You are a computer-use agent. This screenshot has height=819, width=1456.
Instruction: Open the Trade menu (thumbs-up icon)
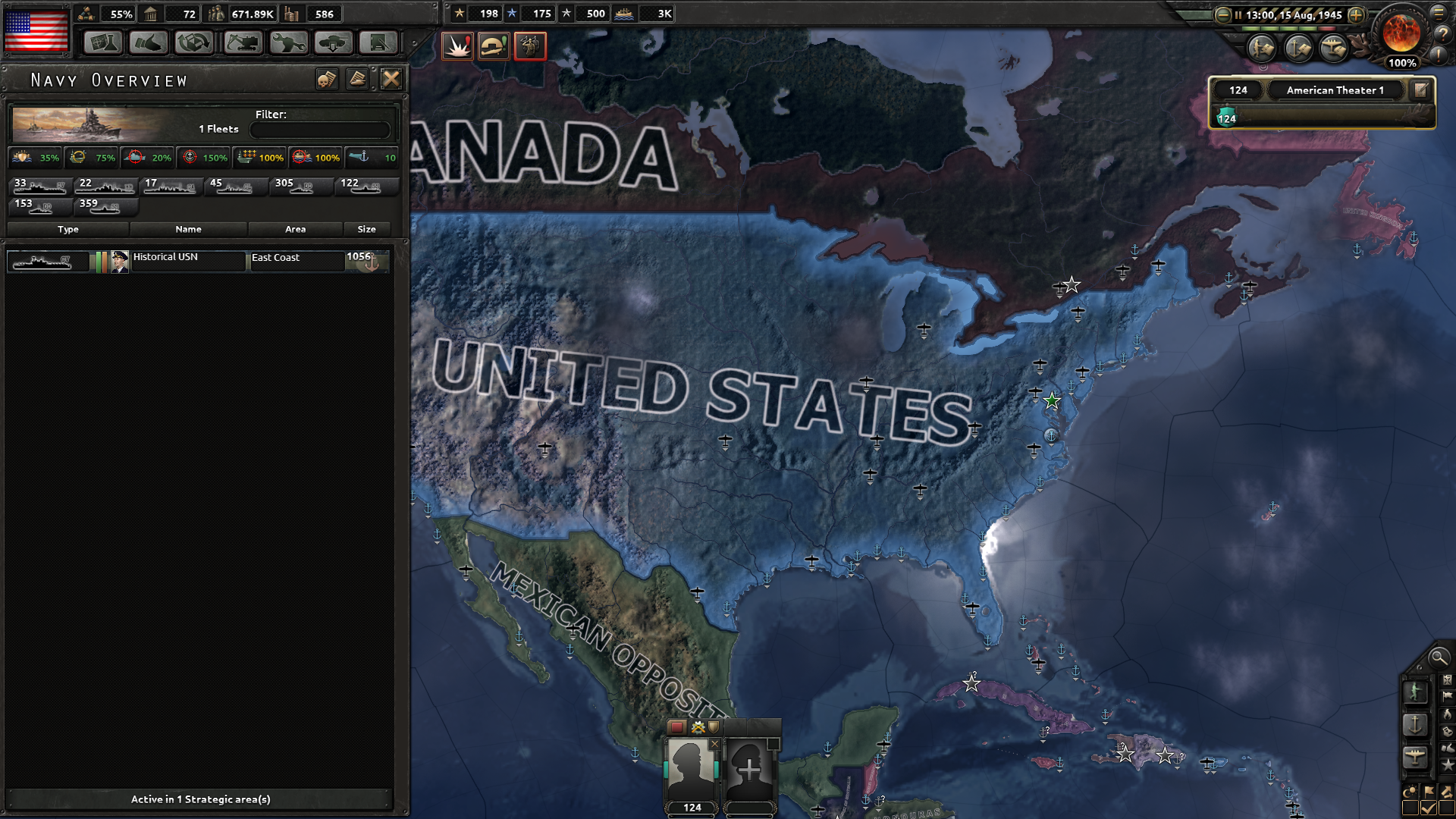tap(149, 43)
